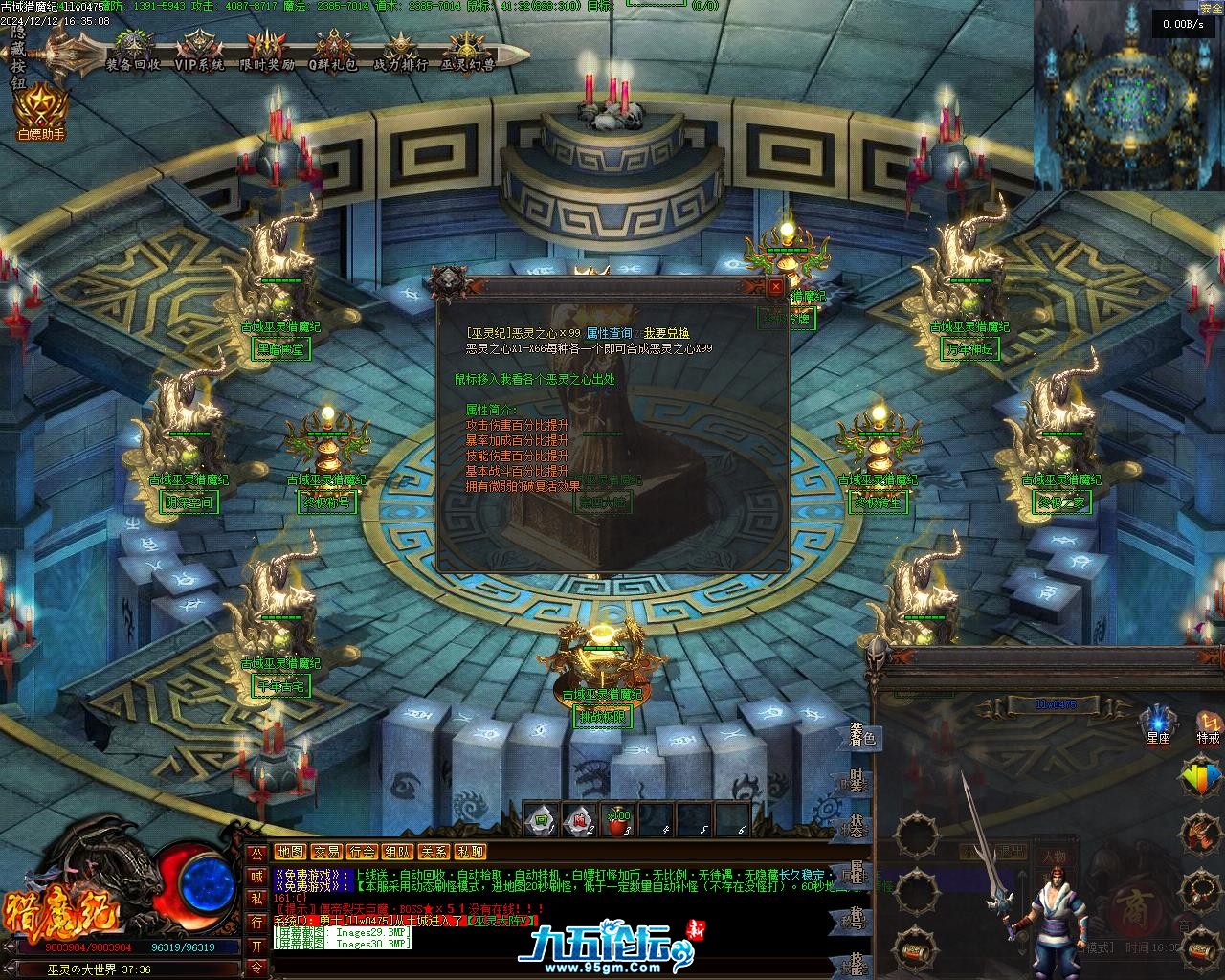Switch to the 私聊 private chat tab
Viewport: 1225px width, 980px height.
(x=470, y=852)
